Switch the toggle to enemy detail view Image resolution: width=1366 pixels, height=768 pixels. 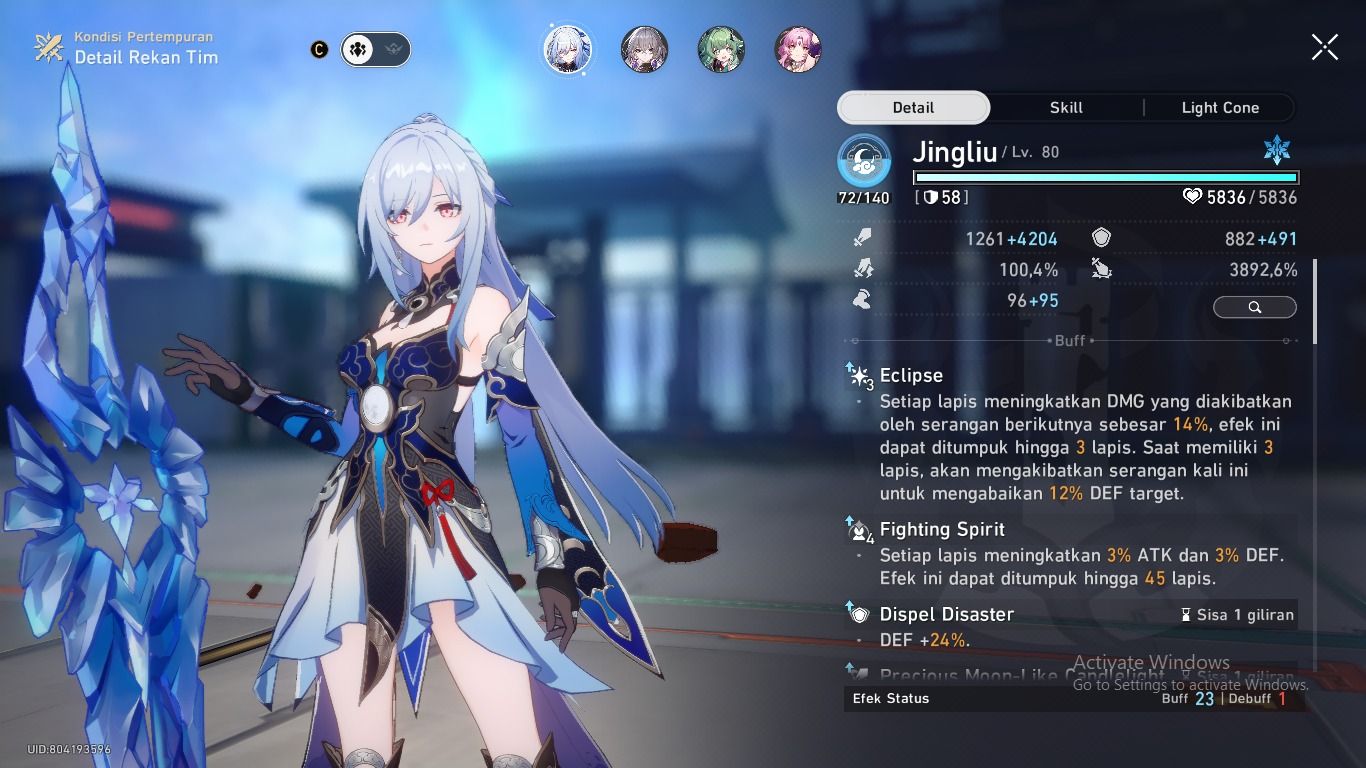coord(394,49)
